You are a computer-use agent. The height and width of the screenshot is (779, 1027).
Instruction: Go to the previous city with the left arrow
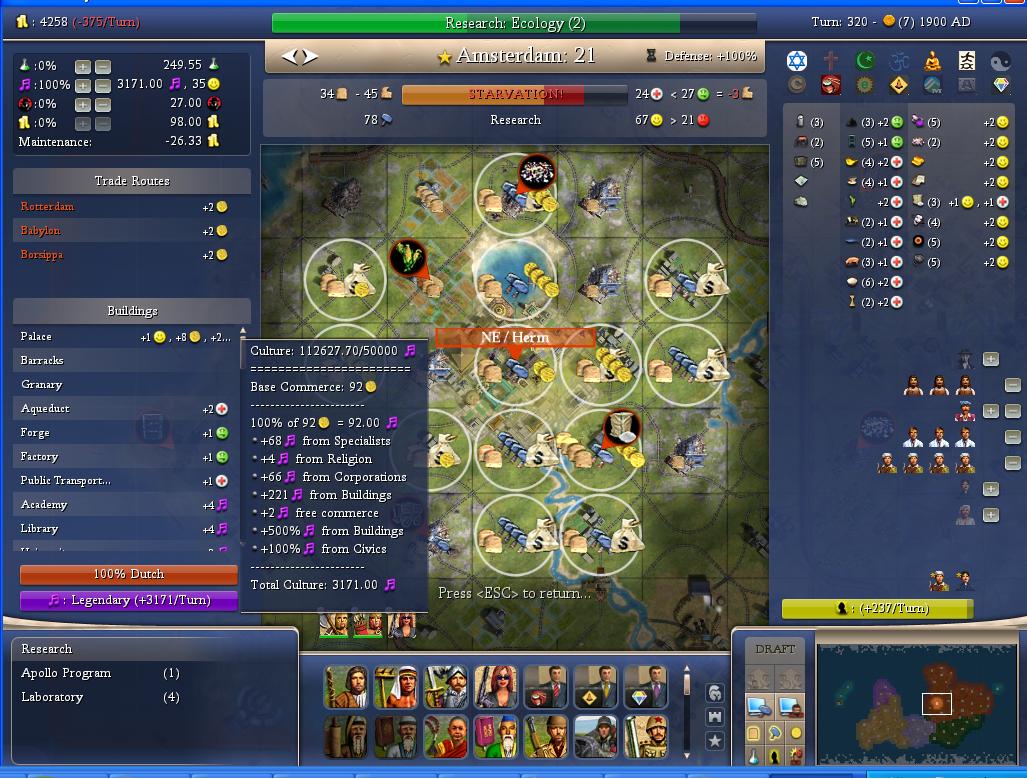coord(290,57)
